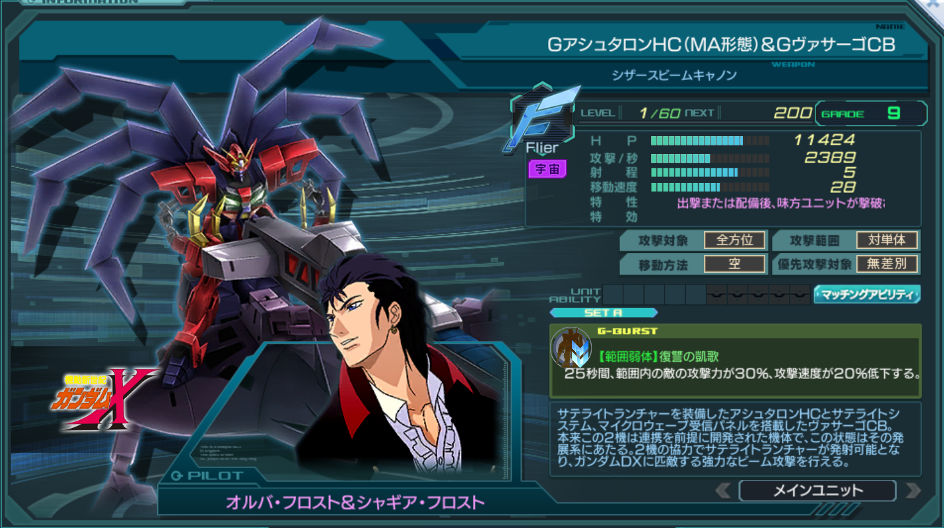Open the マッチングアビリティ matching ability button
Screen dimensions: 944x528
pos(867,294)
